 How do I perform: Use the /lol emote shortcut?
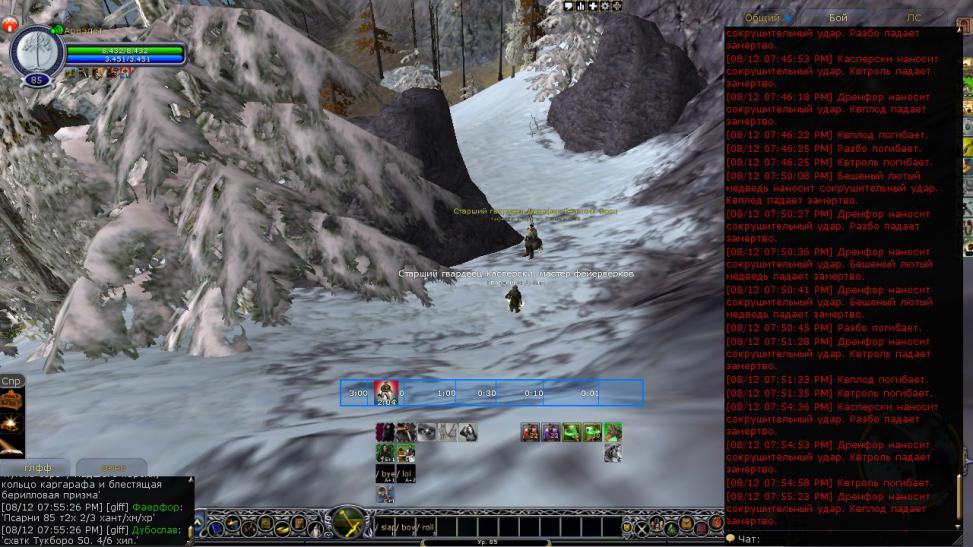tap(406, 473)
